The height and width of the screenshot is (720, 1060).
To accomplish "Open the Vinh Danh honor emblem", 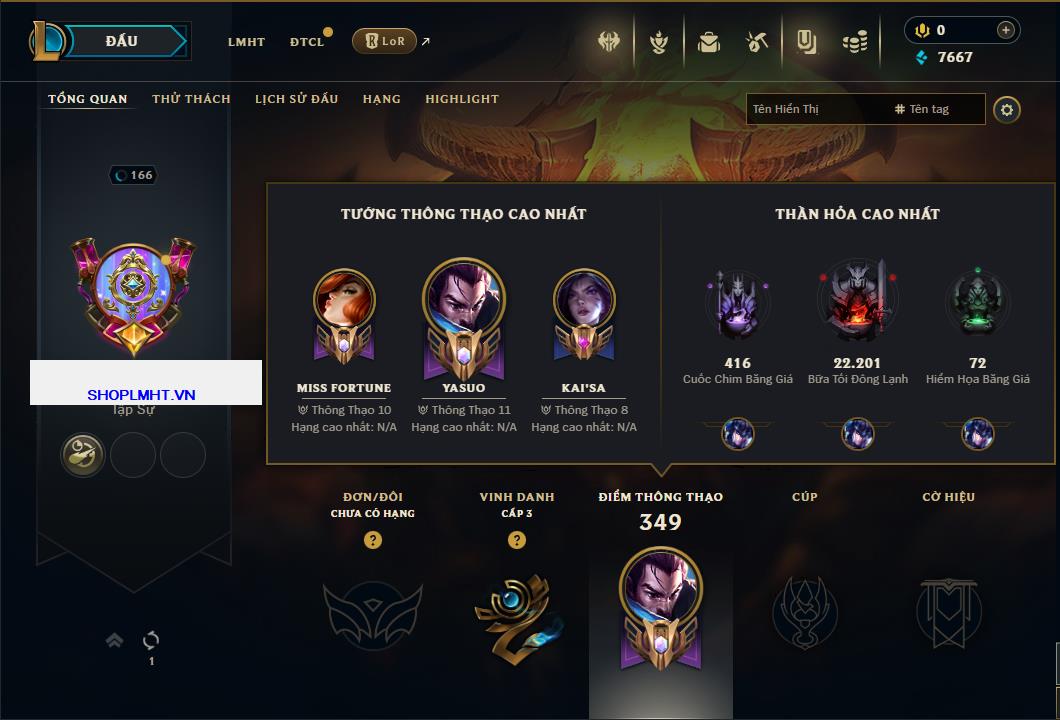I will [x=516, y=612].
